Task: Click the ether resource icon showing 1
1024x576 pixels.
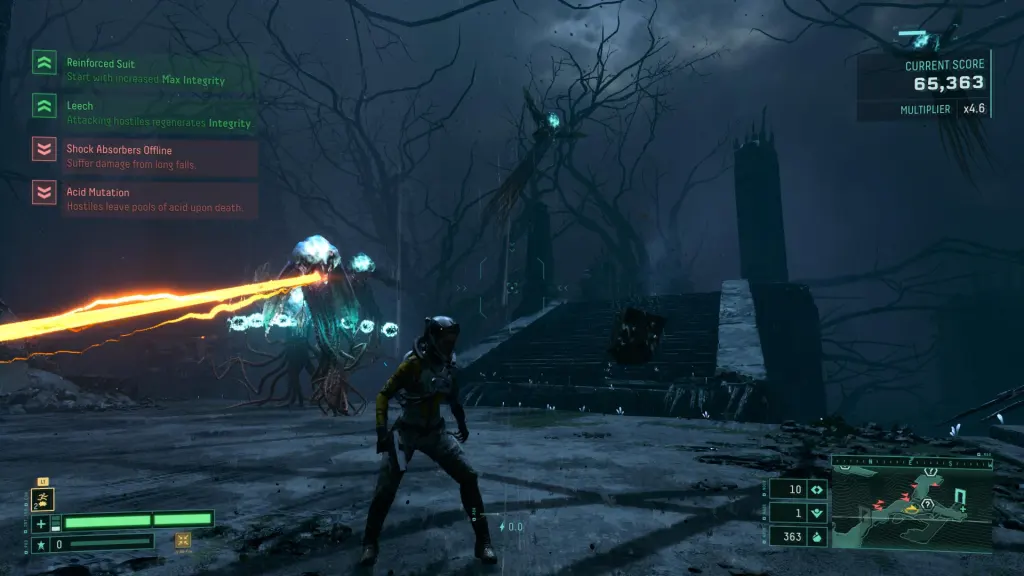Action: click(816, 513)
